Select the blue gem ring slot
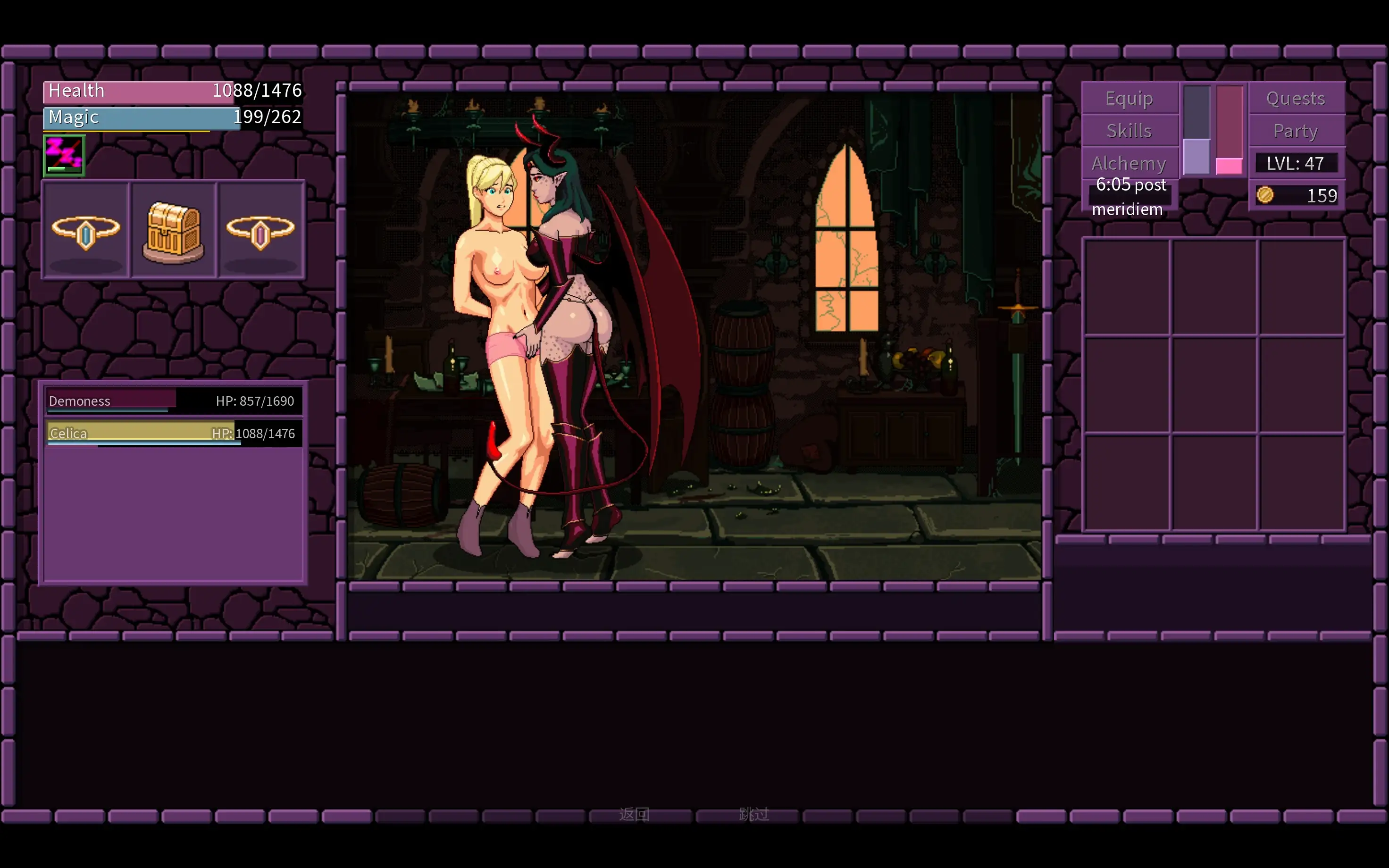 click(x=86, y=231)
